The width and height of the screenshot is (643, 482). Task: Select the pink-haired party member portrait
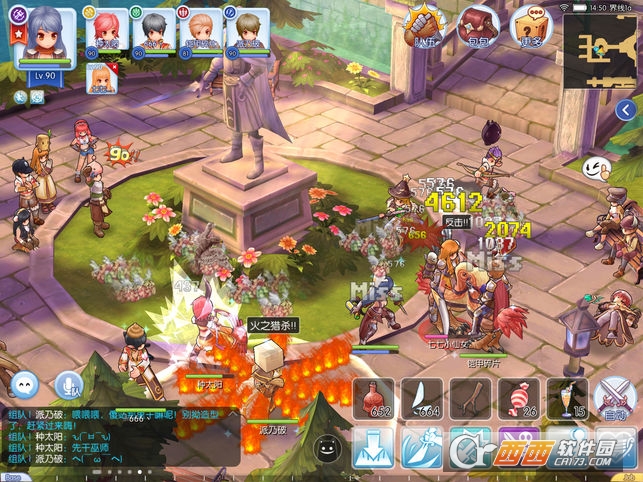point(106,28)
